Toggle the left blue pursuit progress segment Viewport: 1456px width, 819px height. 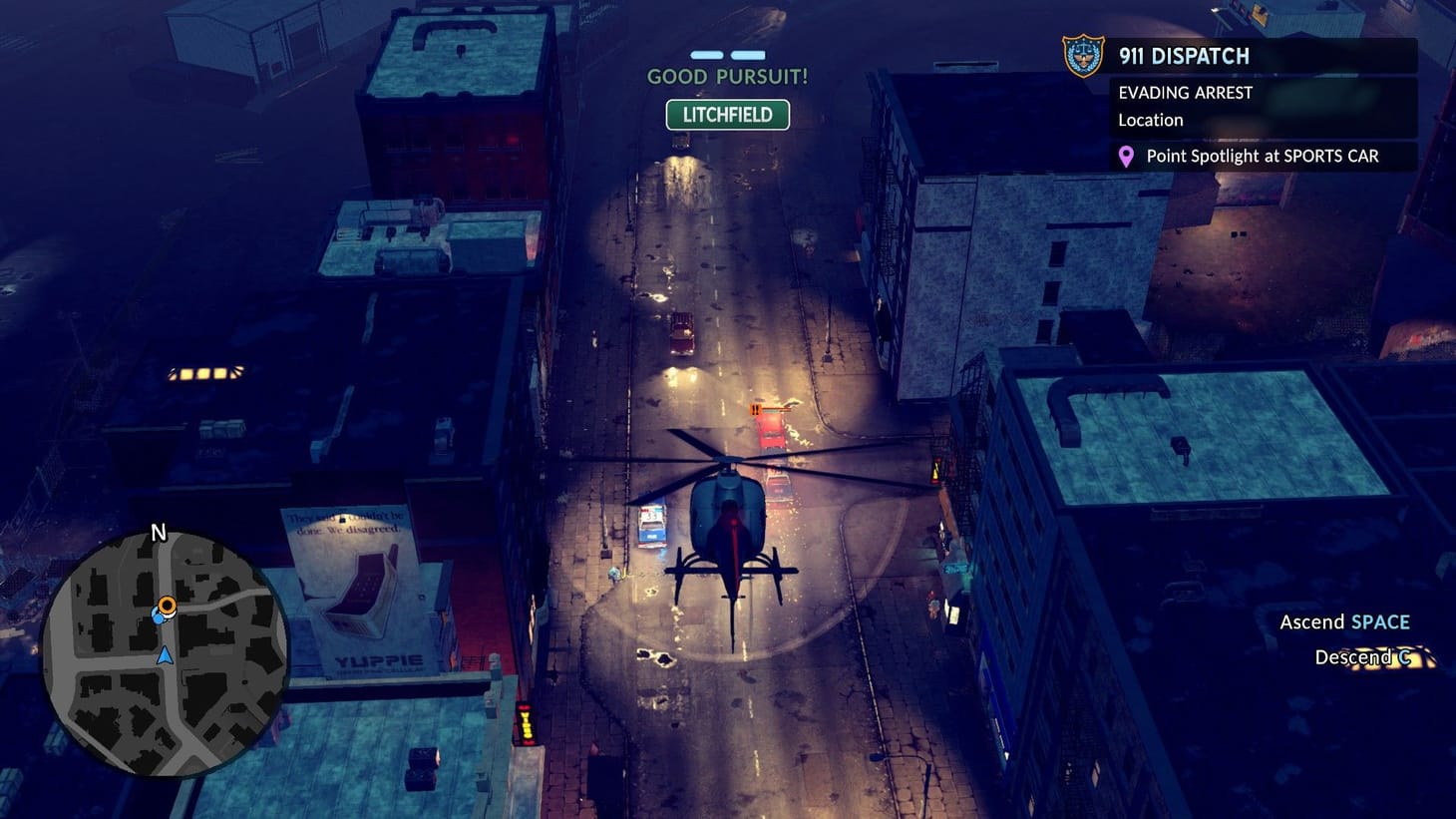click(x=707, y=57)
